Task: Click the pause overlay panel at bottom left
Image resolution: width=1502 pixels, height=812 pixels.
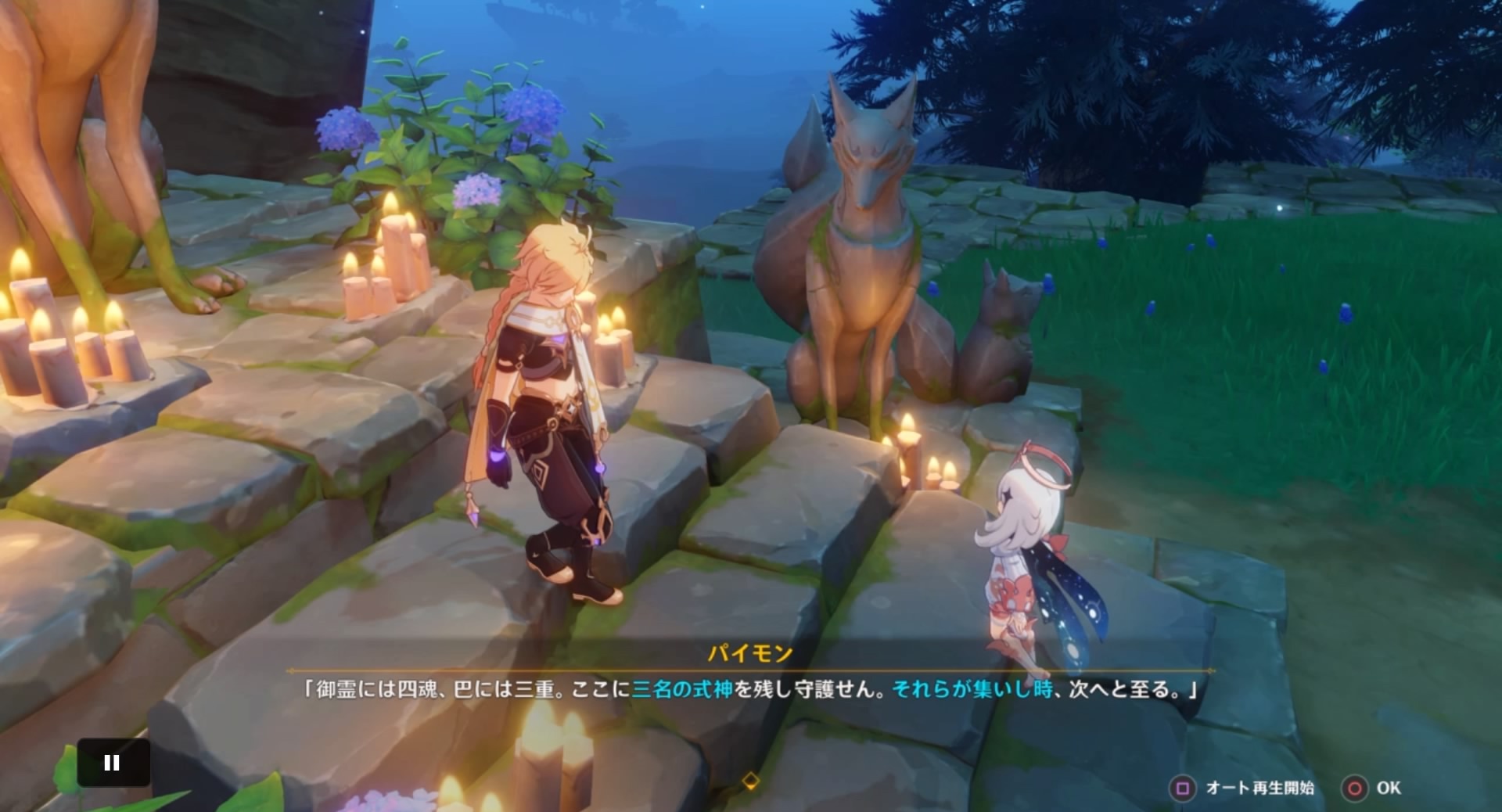Action: [x=113, y=761]
